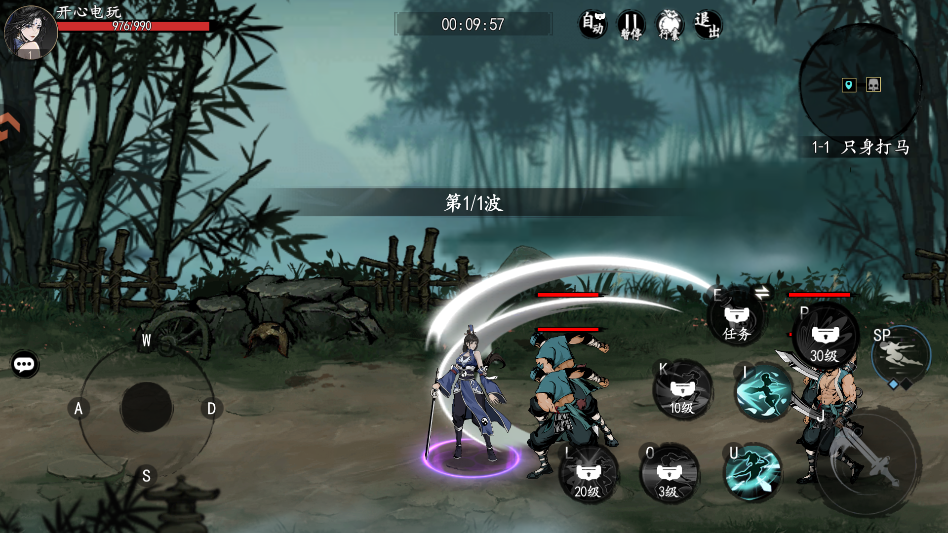Image resolution: width=948 pixels, height=533 pixels.
Task: Exit the stage with the 退出 button
Action: click(x=707, y=25)
